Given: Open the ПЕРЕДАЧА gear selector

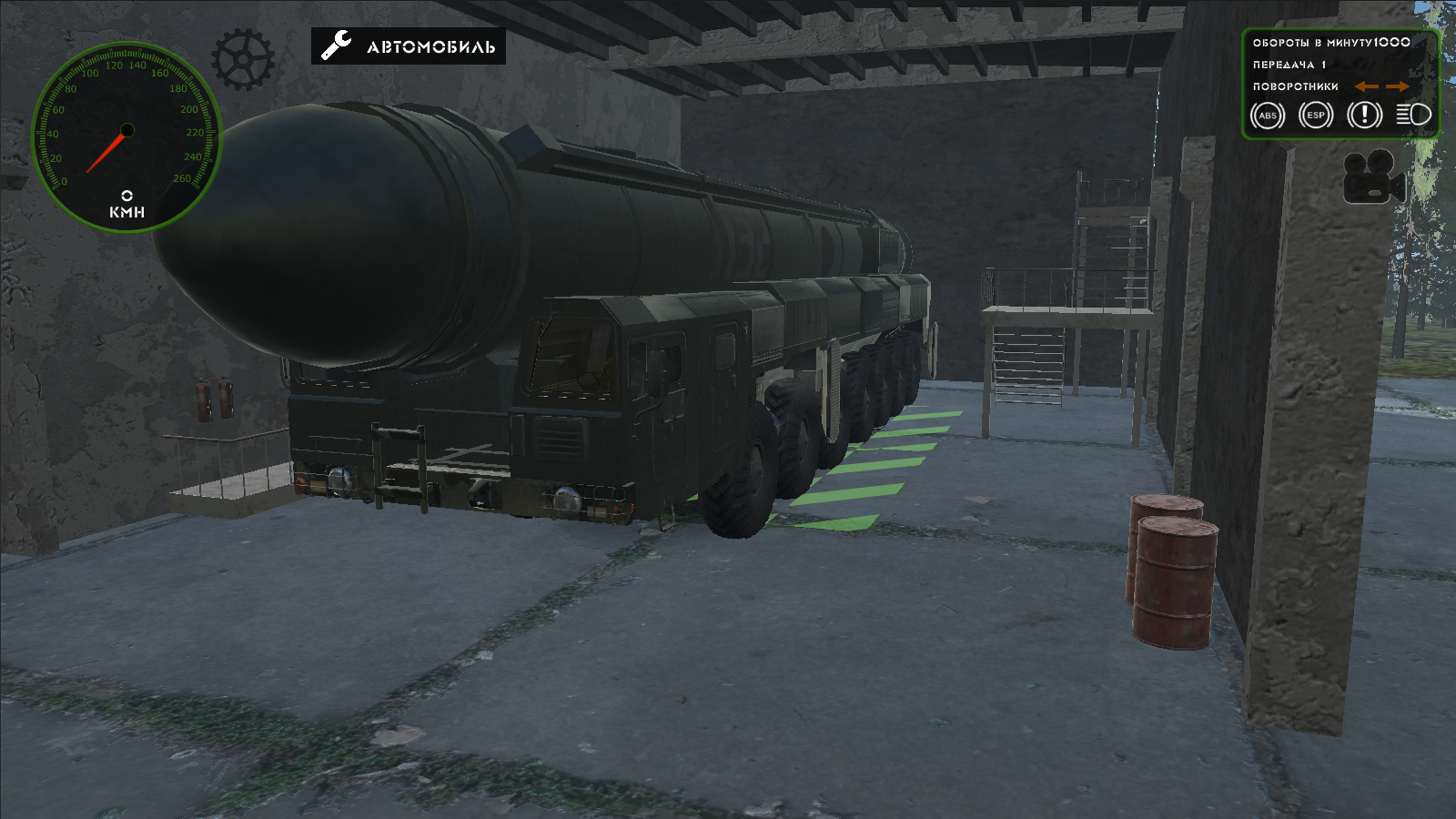Looking at the screenshot, I should (x=1289, y=64).
